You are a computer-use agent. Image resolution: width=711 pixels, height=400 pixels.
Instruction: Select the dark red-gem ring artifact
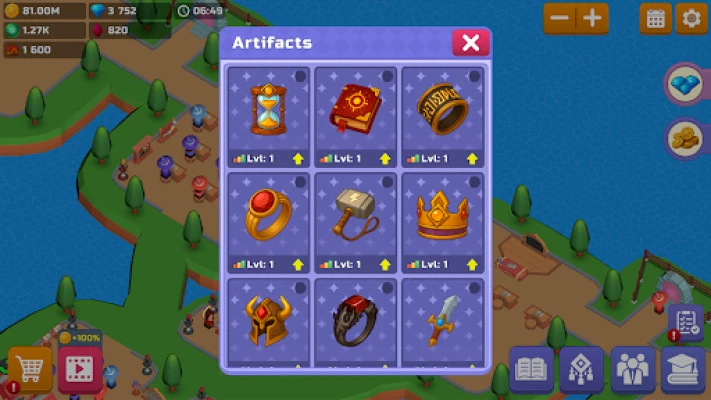[x=355, y=322]
